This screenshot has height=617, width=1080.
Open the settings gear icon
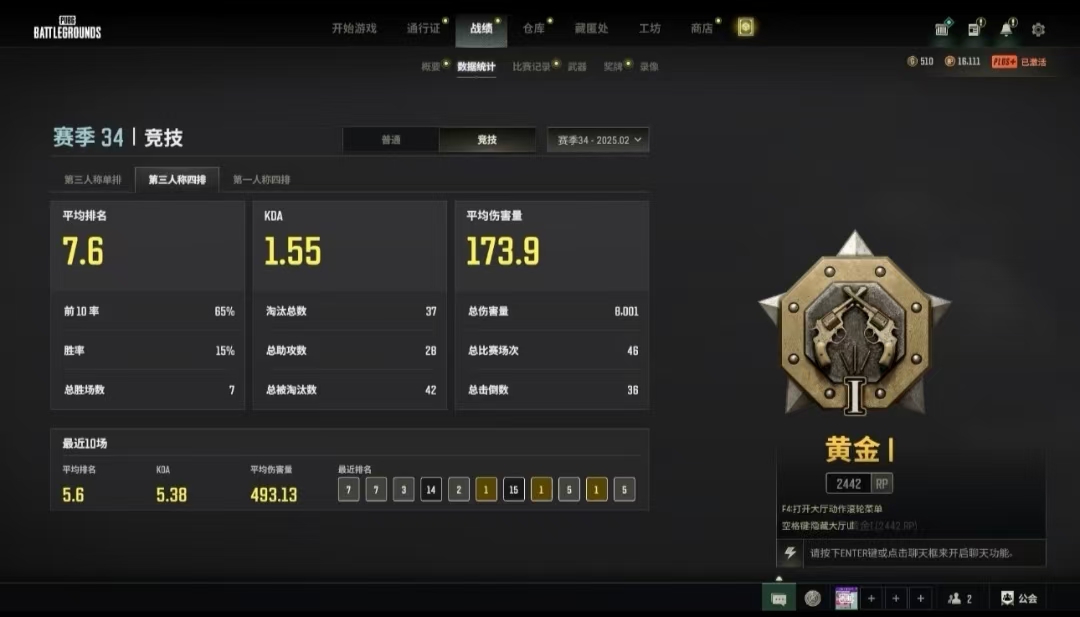(x=1038, y=30)
